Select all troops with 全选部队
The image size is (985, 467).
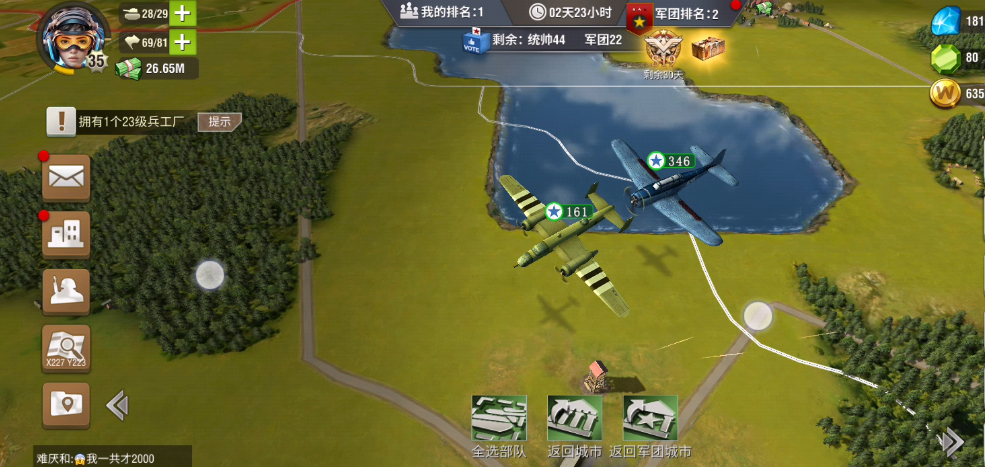pos(499,418)
